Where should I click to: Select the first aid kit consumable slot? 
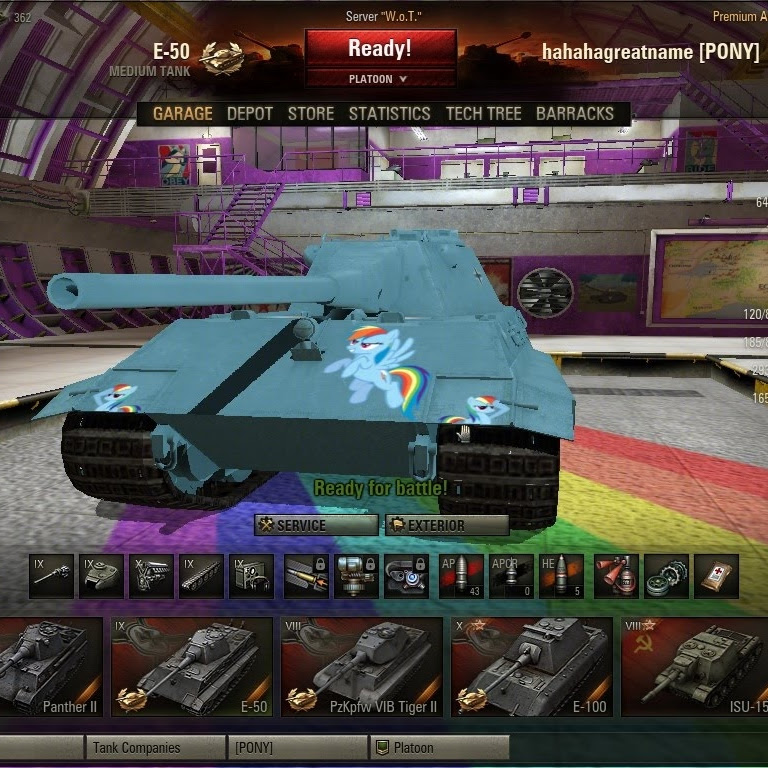click(716, 577)
